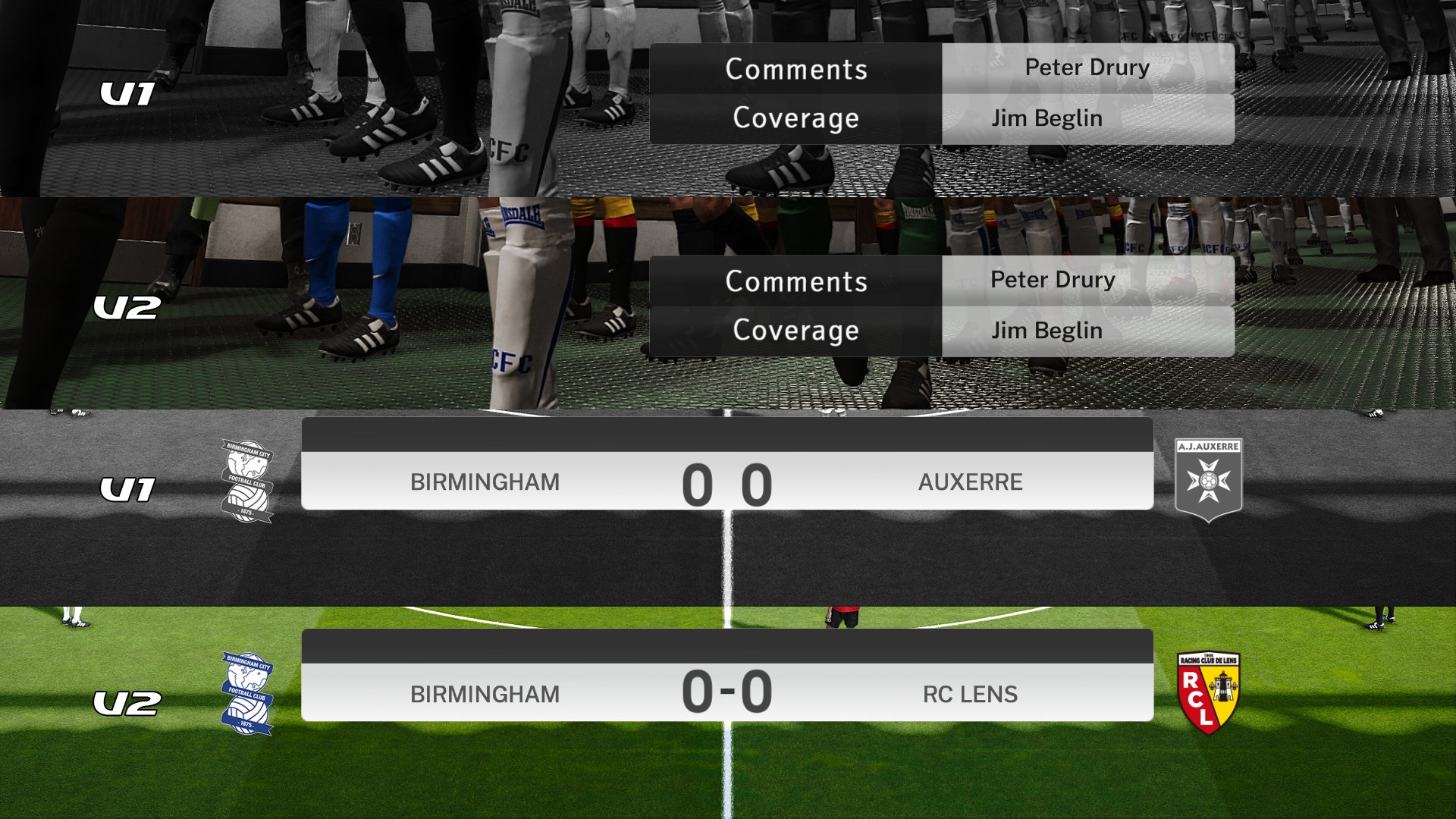This screenshot has width=1456, height=819.
Task: Expand the Coverage row in V2 panel
Action: (795, 331)
